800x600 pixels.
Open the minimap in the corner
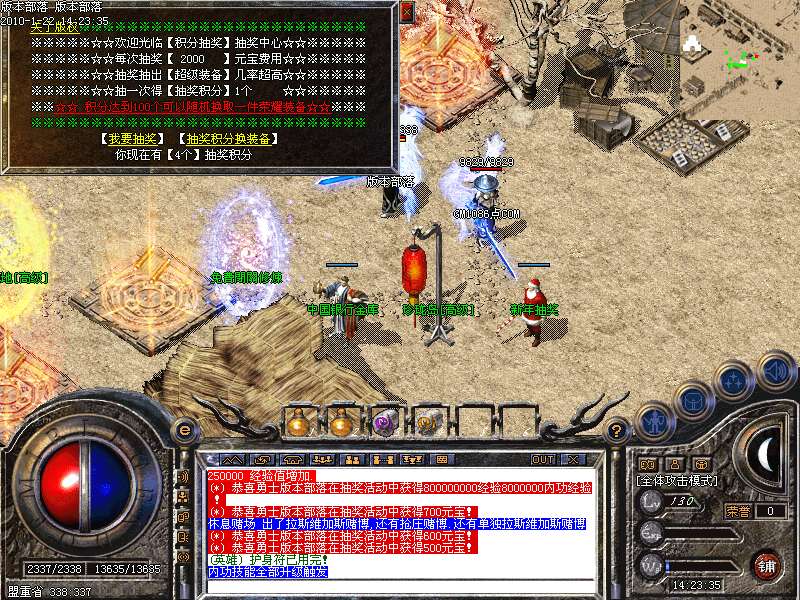740,45
